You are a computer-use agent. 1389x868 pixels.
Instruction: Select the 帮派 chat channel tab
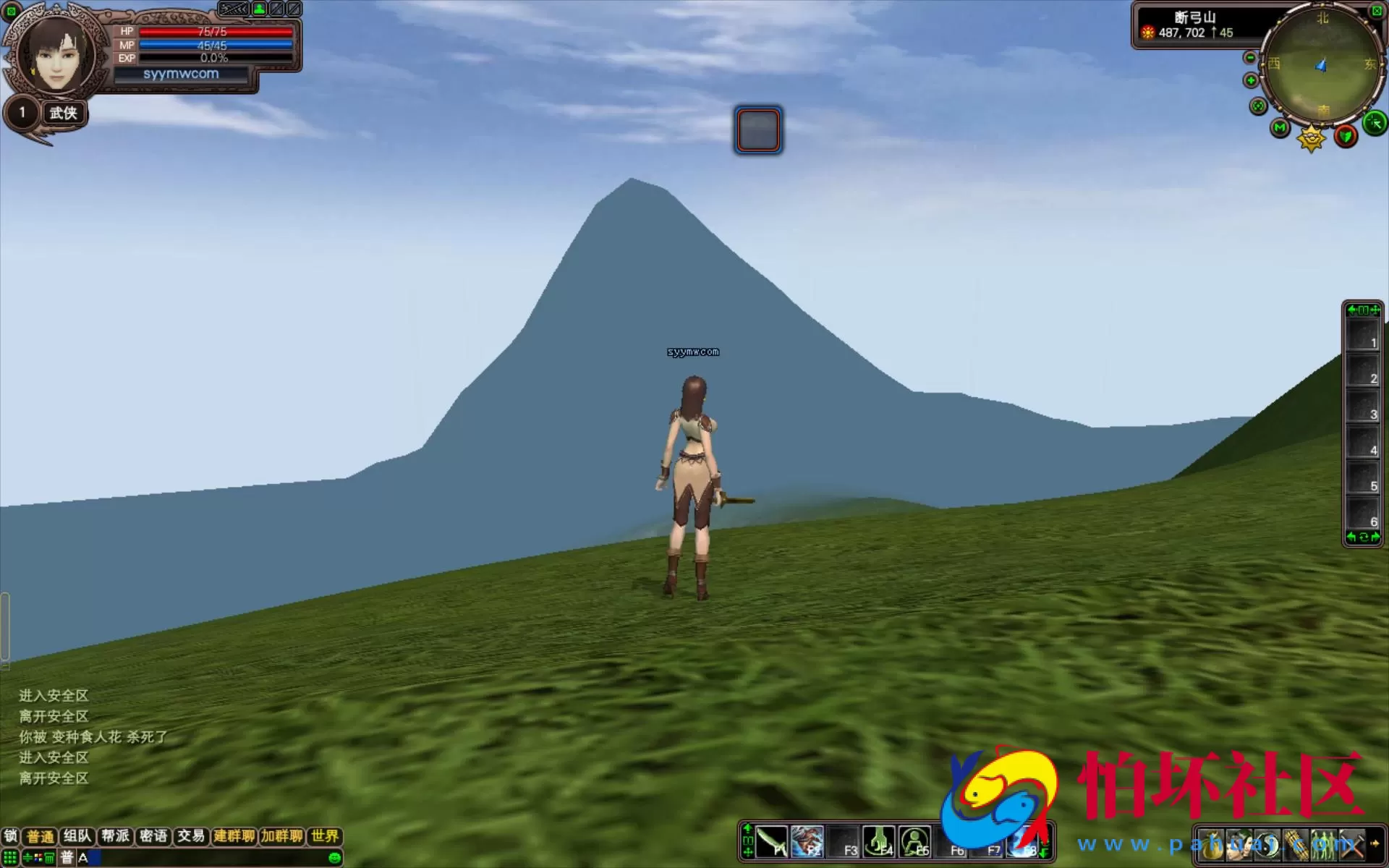(x=115, y=836)
